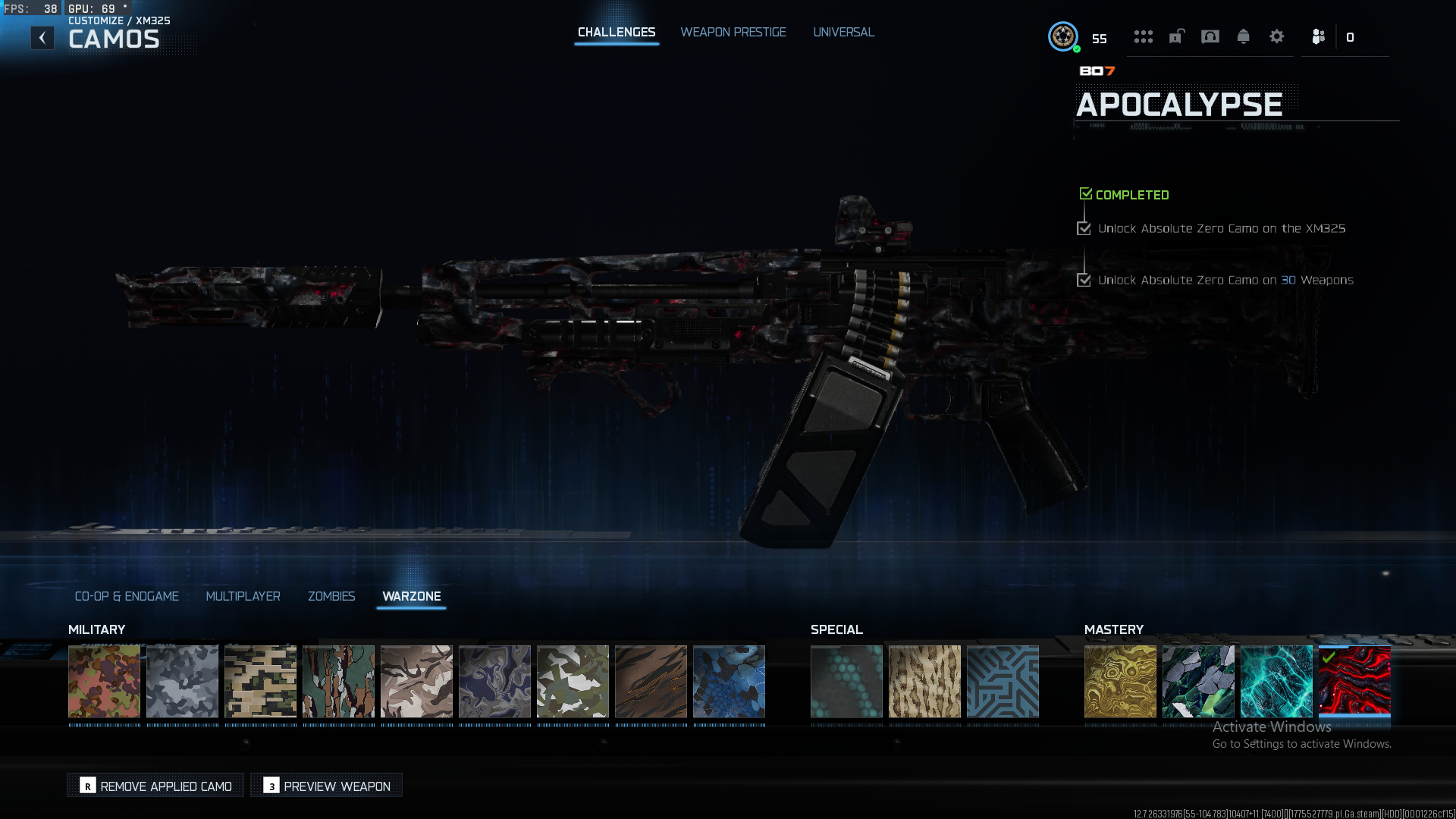
Task: Select the blue maze Special camo
Action: point(1003,681)
